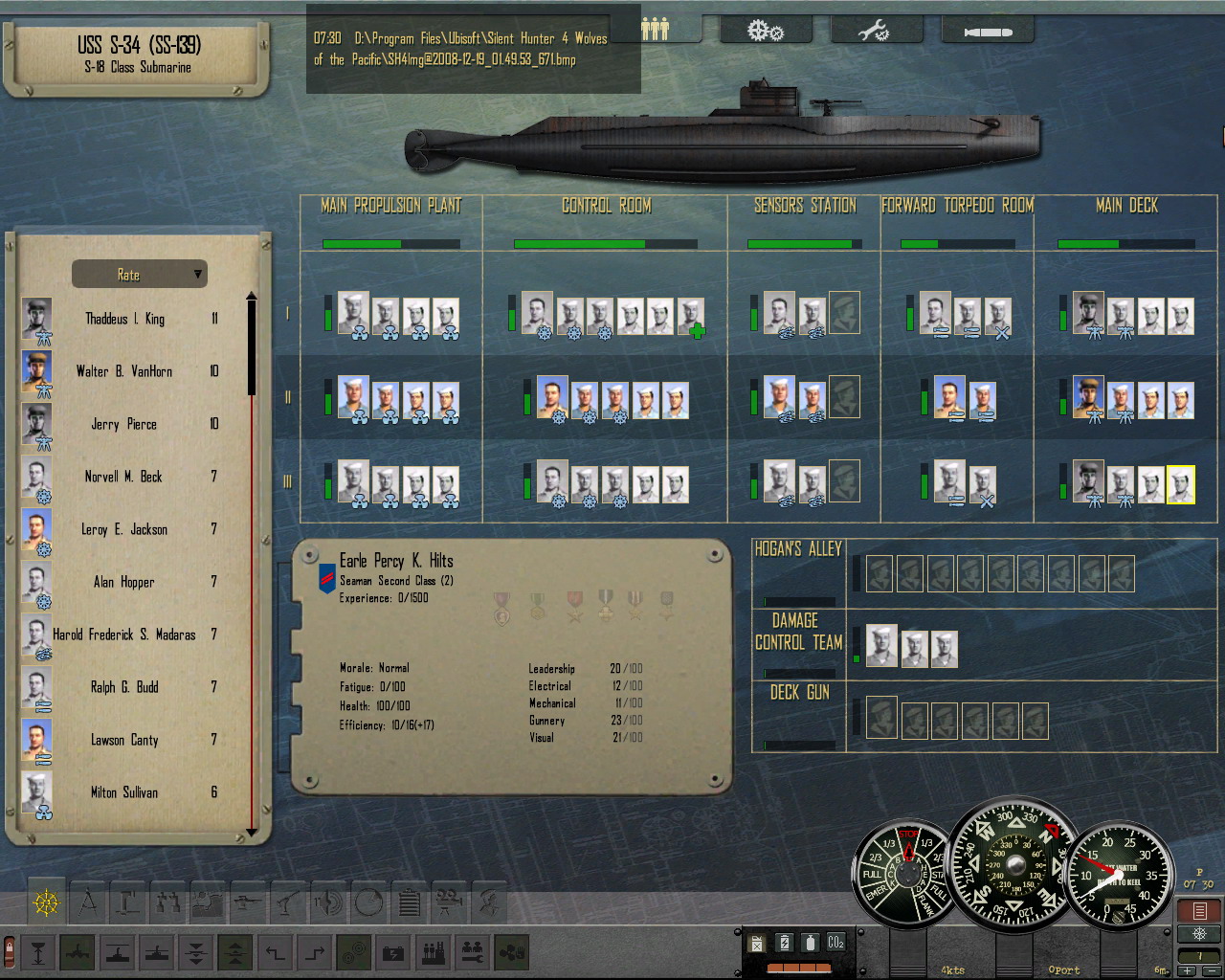Open the red message log button

coord(1199,910)
